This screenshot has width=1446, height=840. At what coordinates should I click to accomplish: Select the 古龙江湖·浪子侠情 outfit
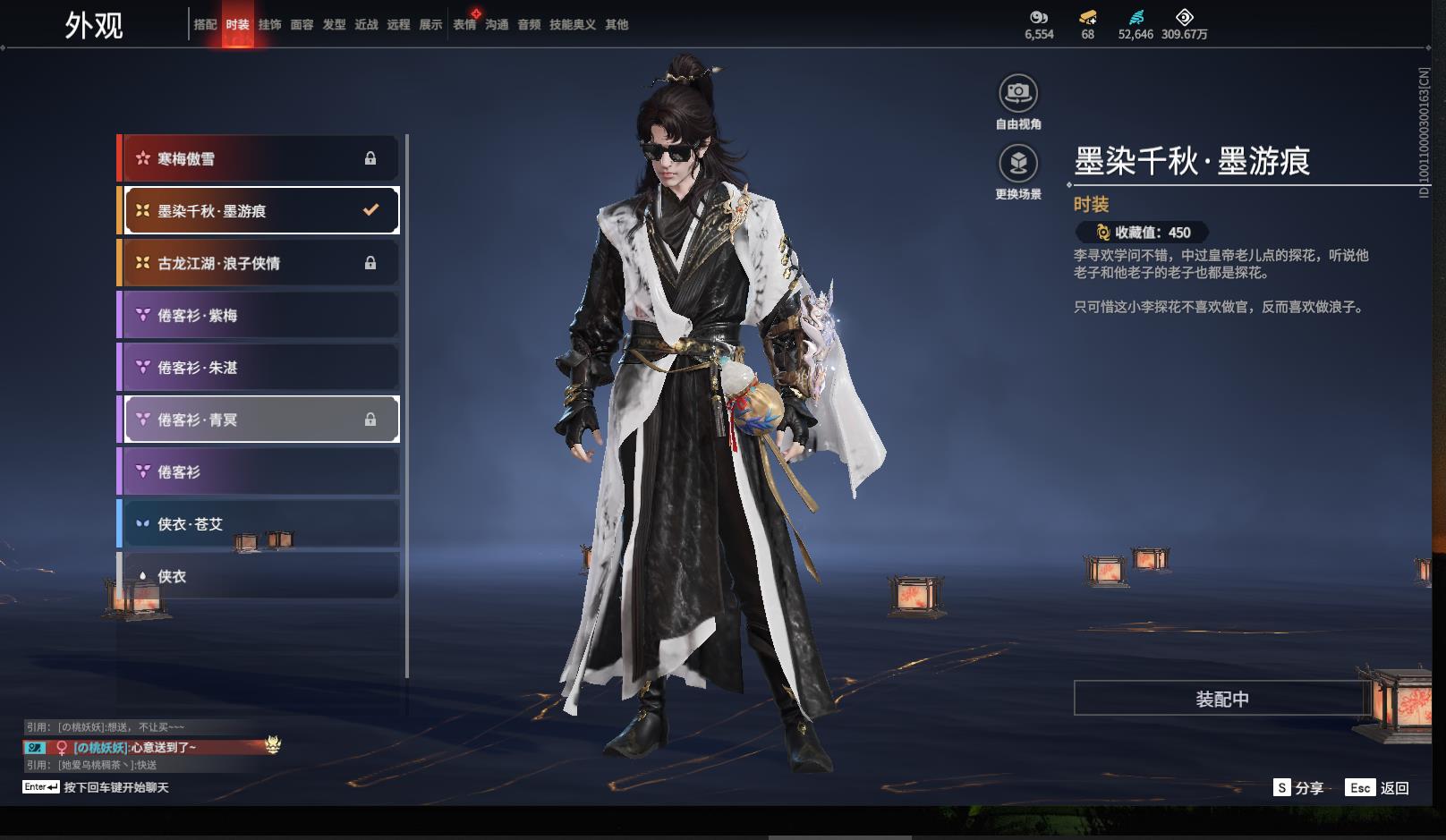coord(259,263)
